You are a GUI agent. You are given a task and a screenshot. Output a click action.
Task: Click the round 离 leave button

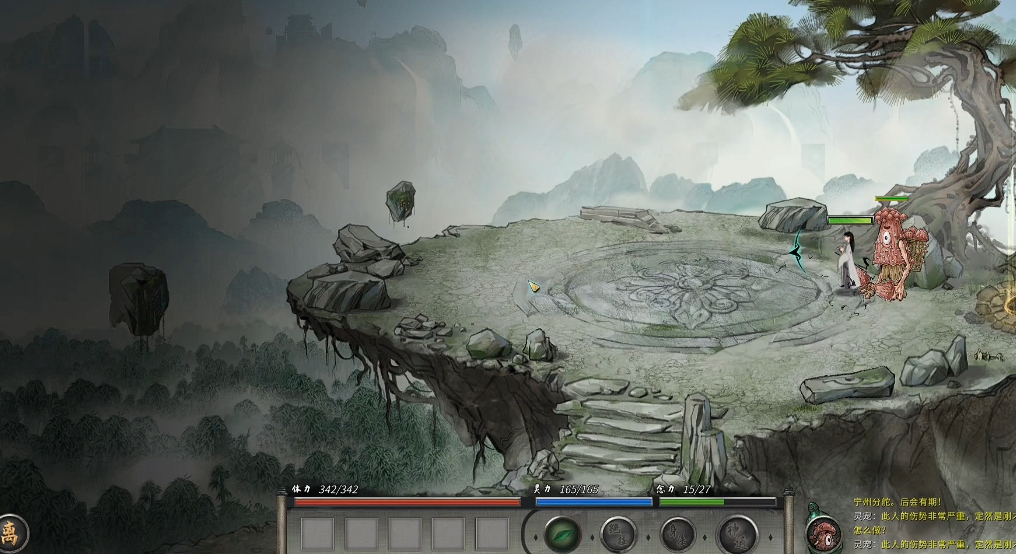click(10, 532)
